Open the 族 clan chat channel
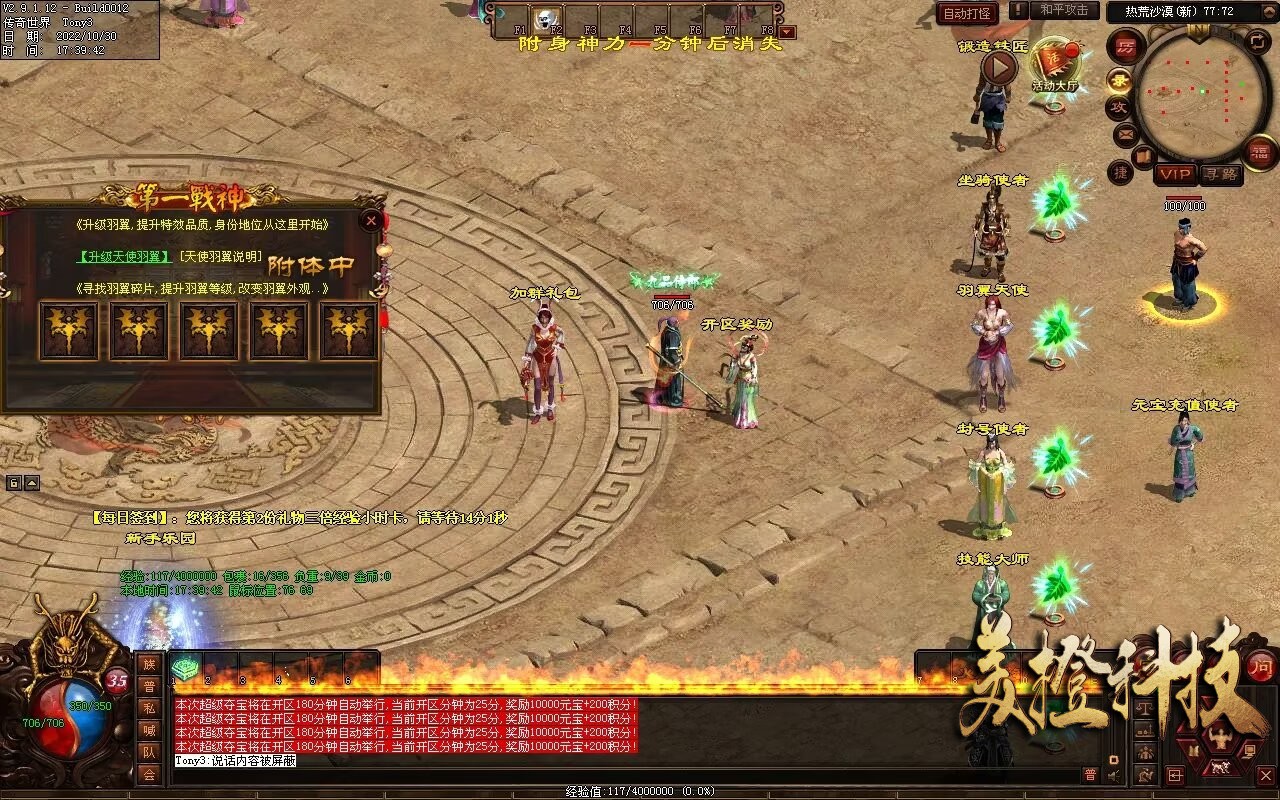 point(149,664)
